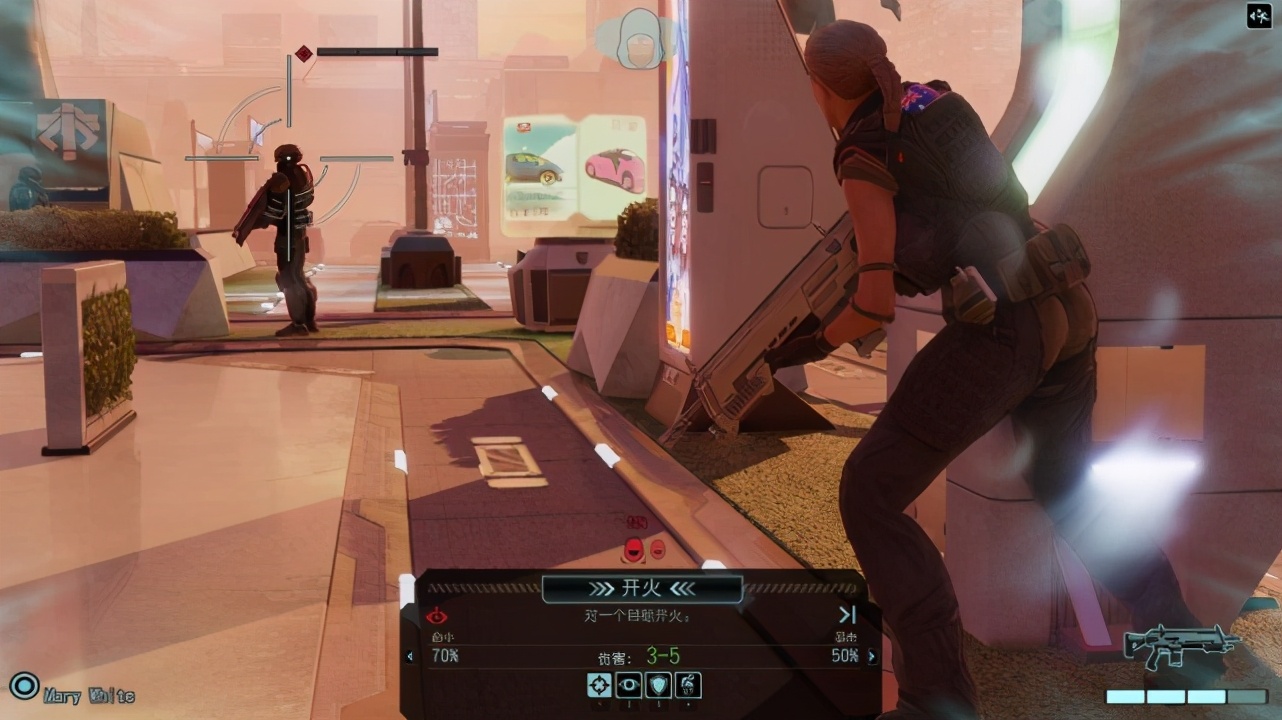Viewport: 1282px width, 720px height.
Task: Select the crosshair fire weapon ability
Action: click(x=600, y=685)
